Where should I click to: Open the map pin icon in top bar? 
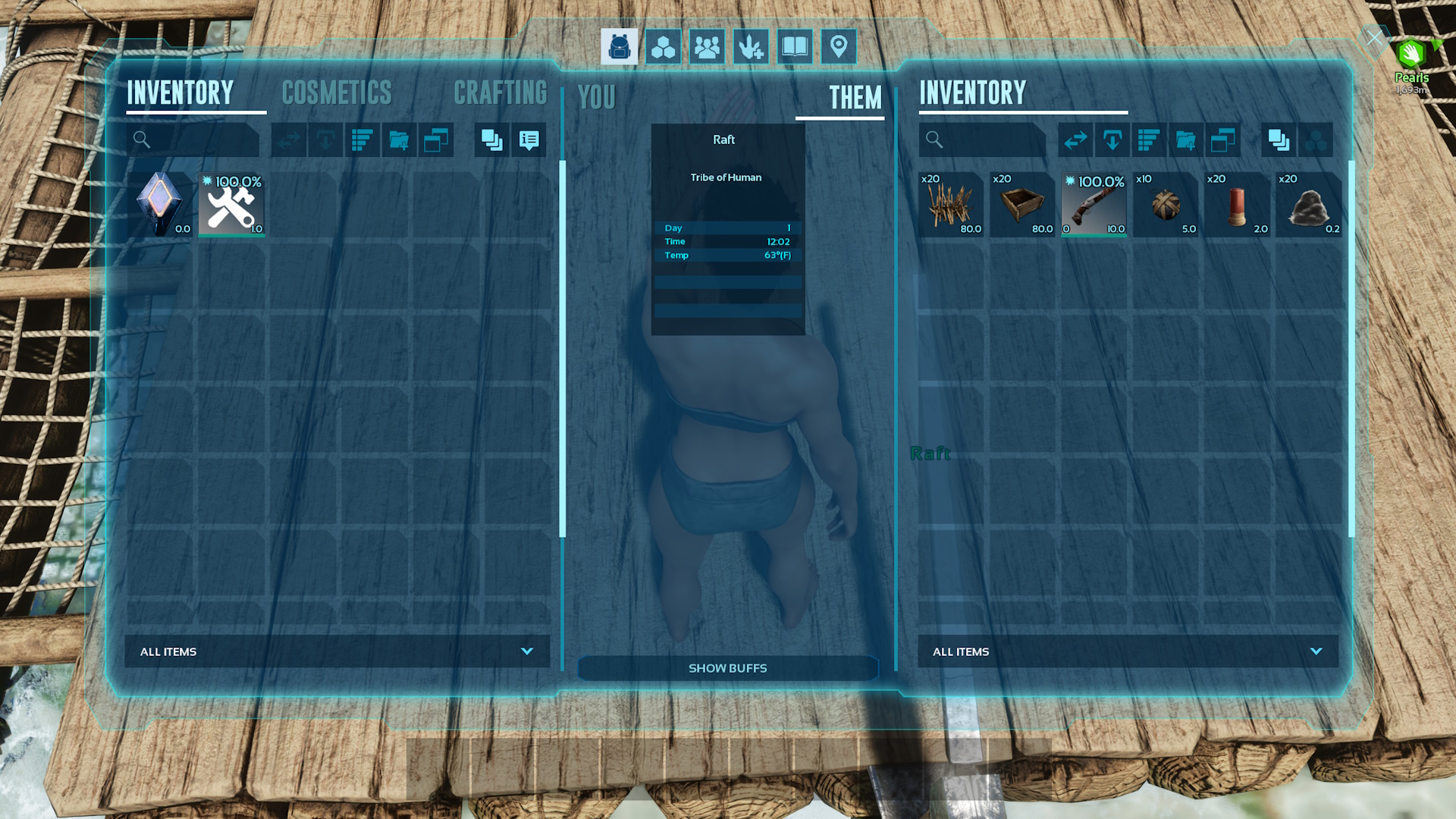coord(839,47)
